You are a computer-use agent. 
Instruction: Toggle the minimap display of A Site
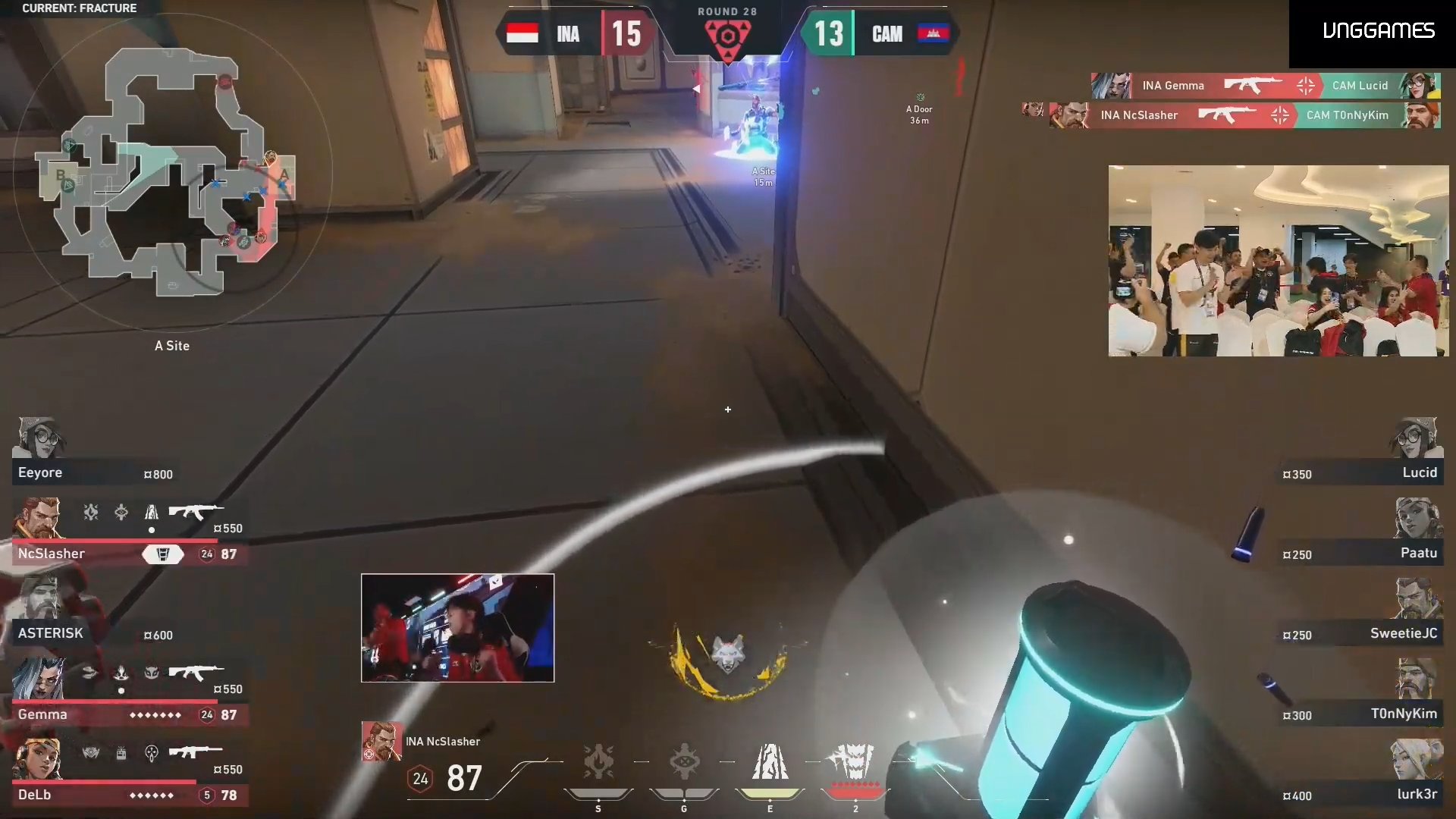[171, 346]
